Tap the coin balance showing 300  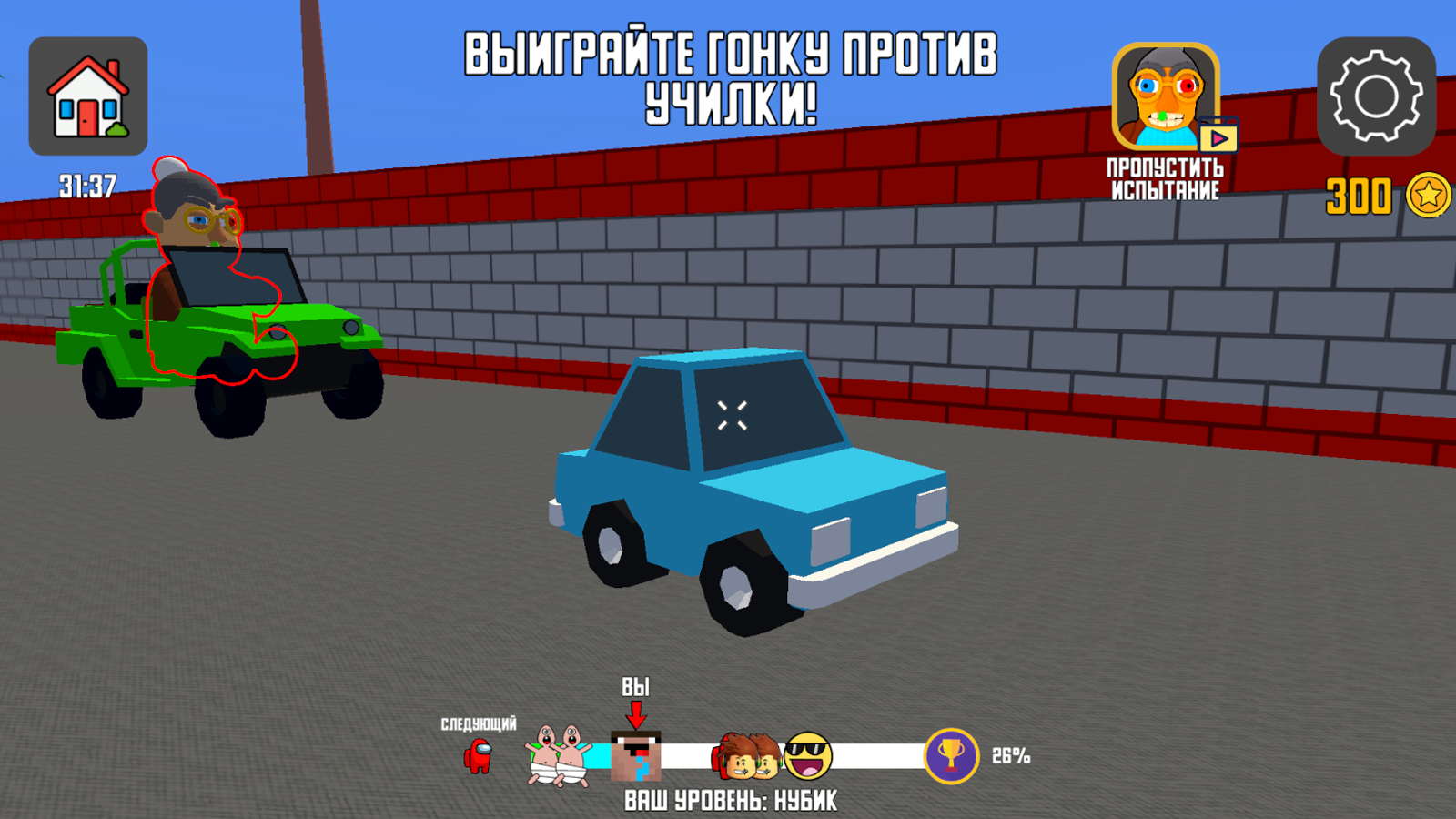[x=1358, y=193]
